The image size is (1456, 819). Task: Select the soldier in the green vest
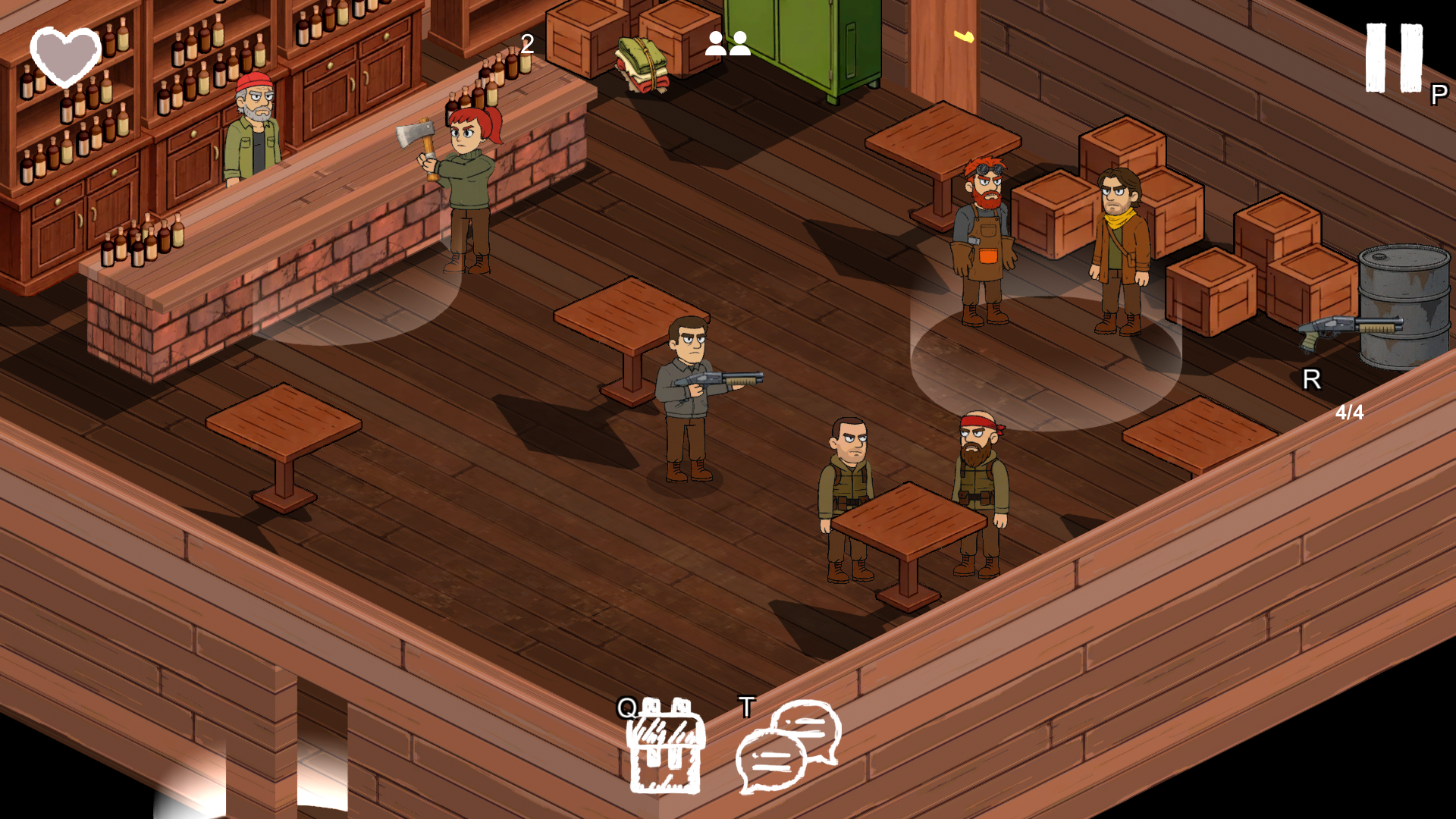coord(846,485)
